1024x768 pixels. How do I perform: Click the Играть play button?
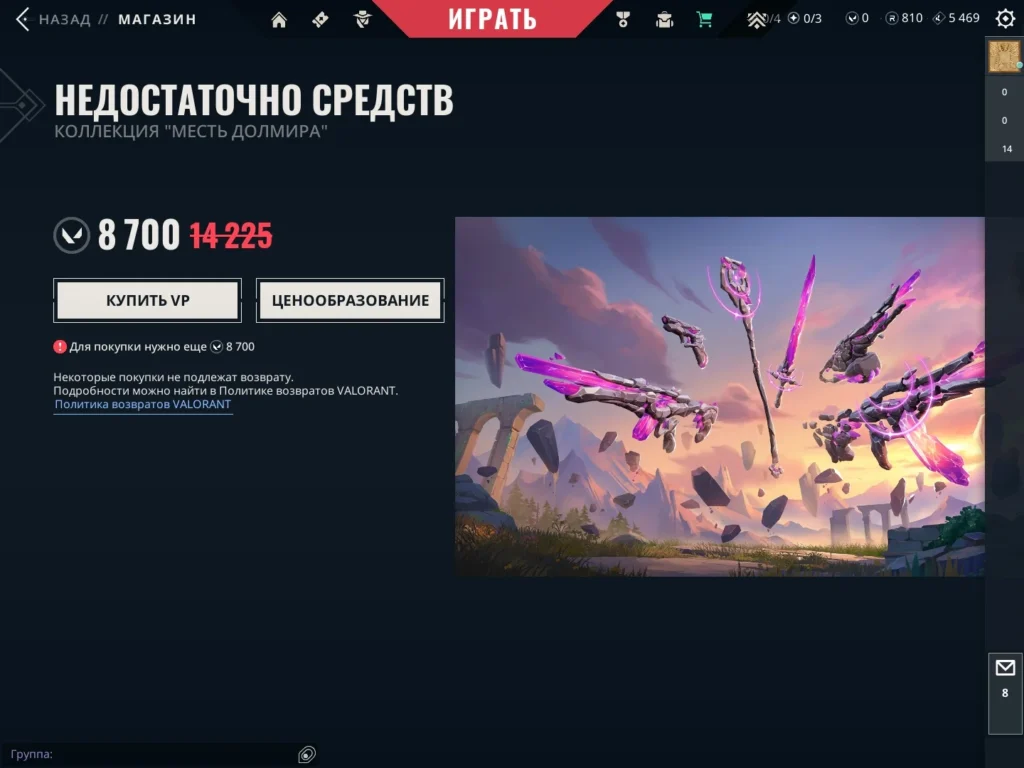pyautogui.click(x=492, y=18)
